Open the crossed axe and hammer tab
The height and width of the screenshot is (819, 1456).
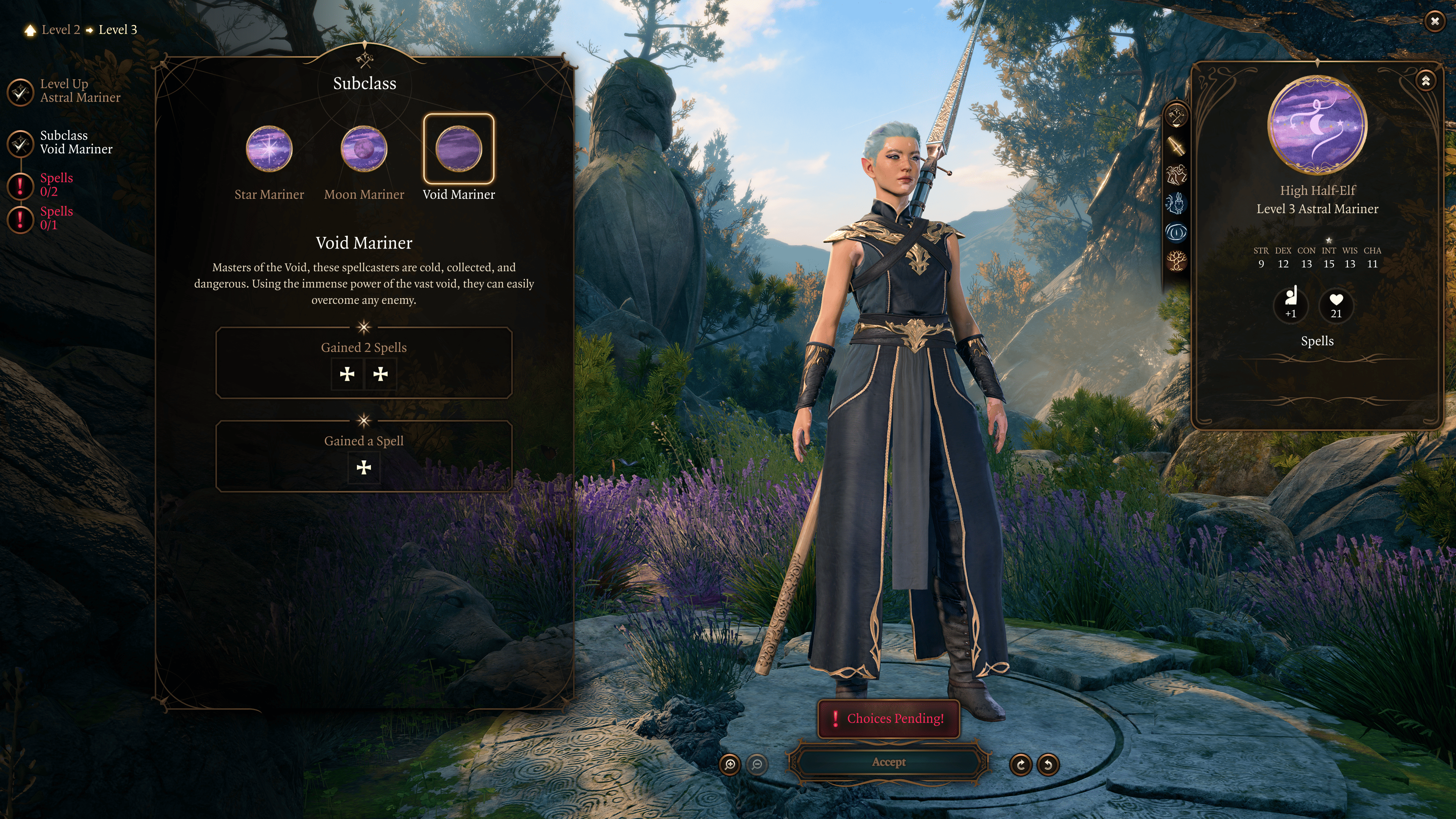point(1177,116)
